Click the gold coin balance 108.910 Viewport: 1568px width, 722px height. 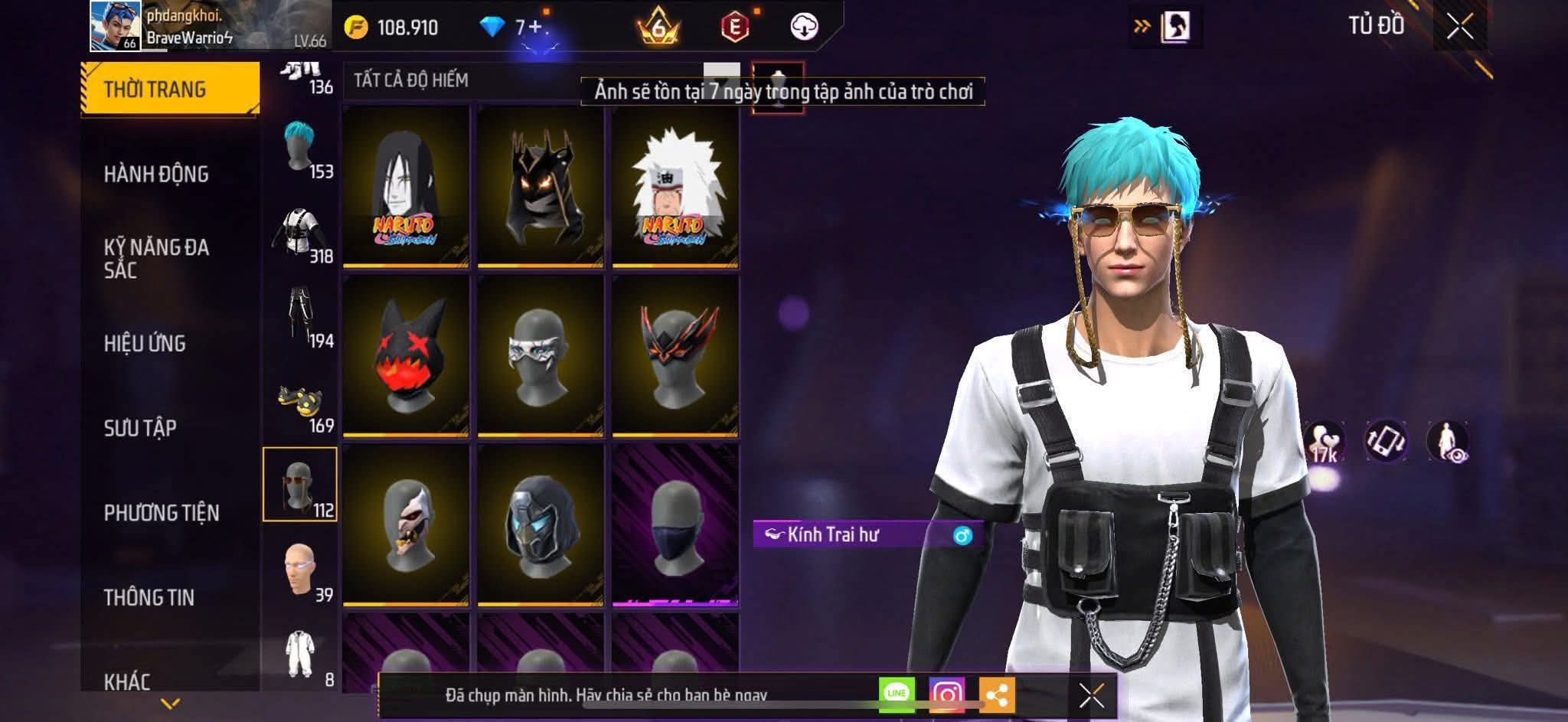[392, 28]
